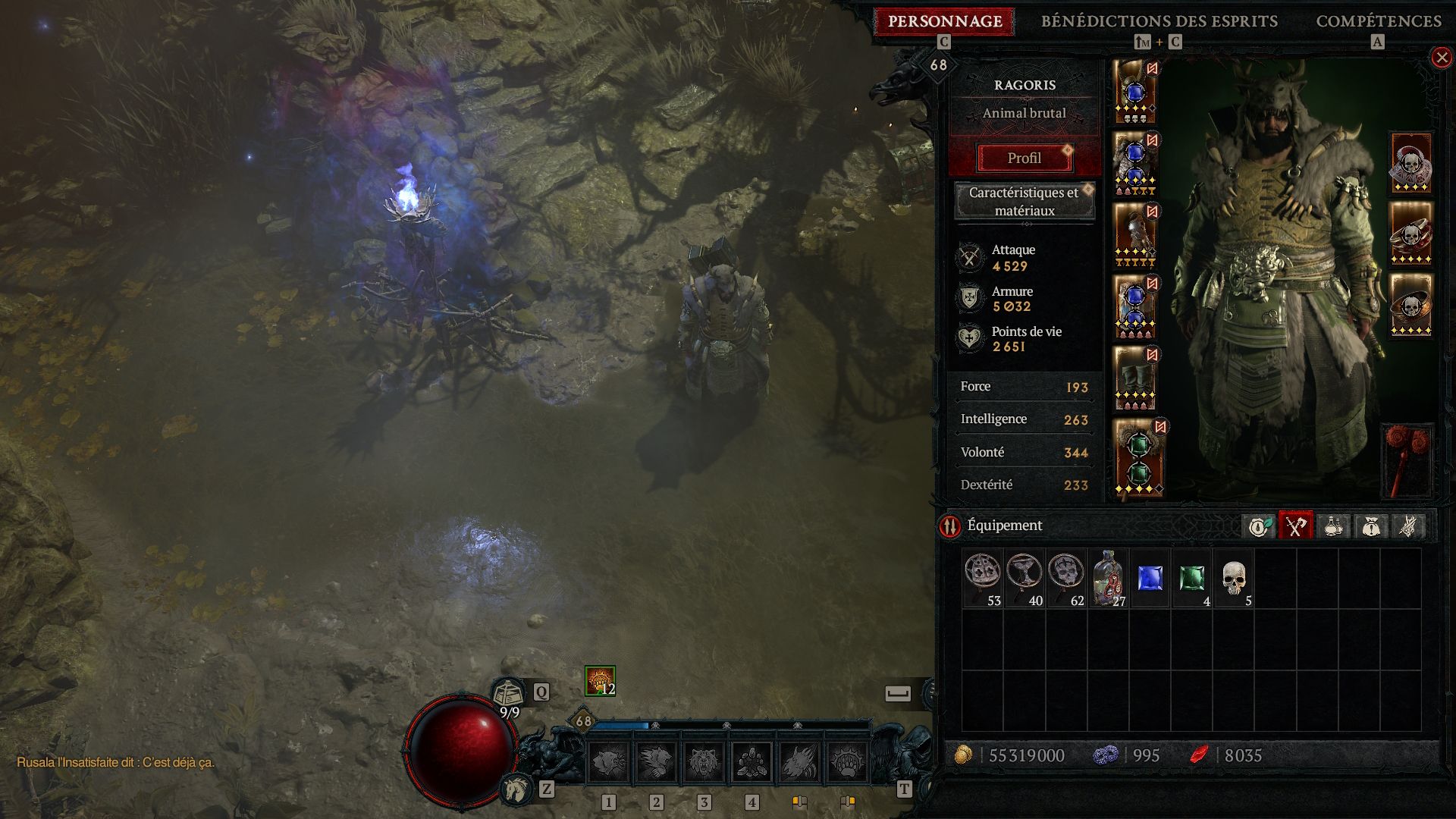Viewport: 1456px width, 819px height.
Task: Activate the roaring bear skill
Action: point(704,761)
